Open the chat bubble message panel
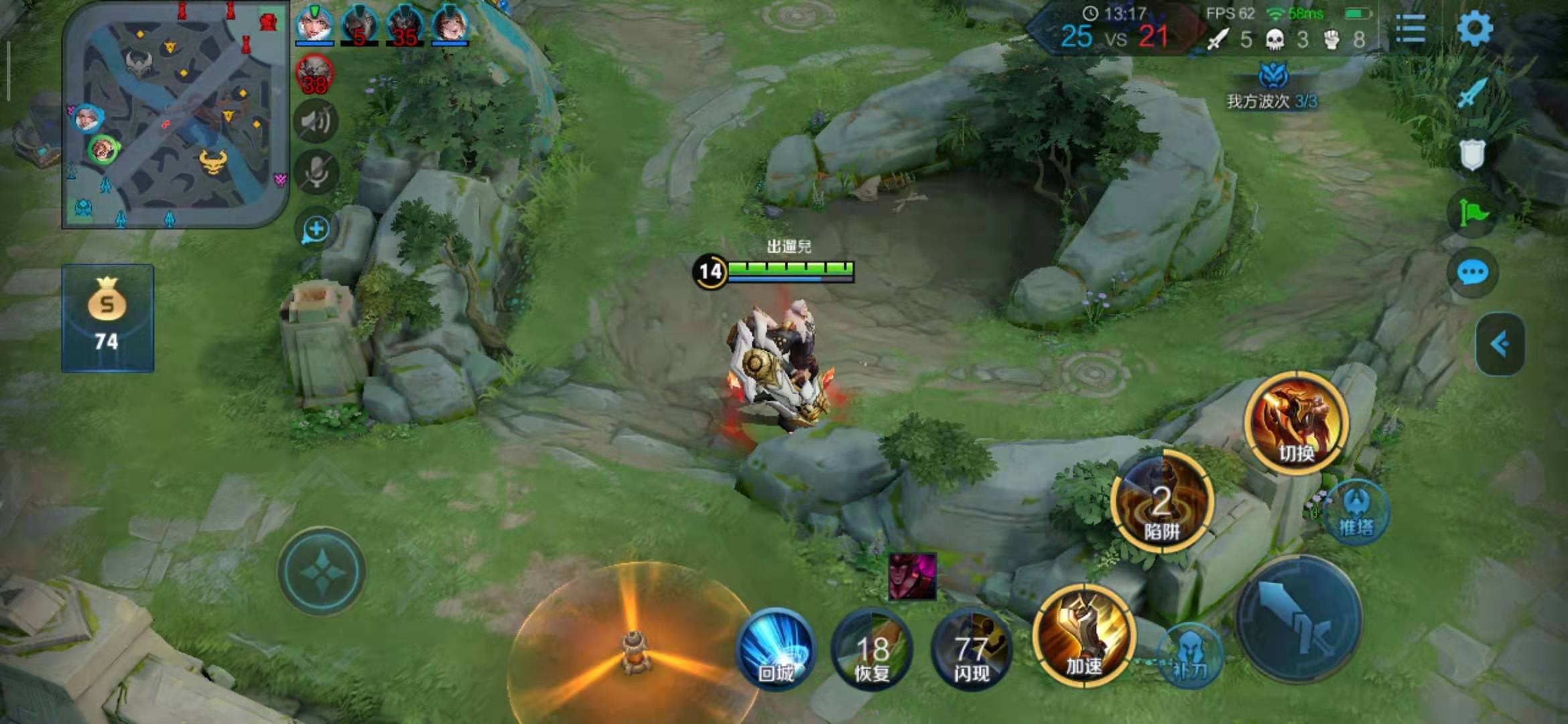1568x724 pixels. (x=1472, y=272)
